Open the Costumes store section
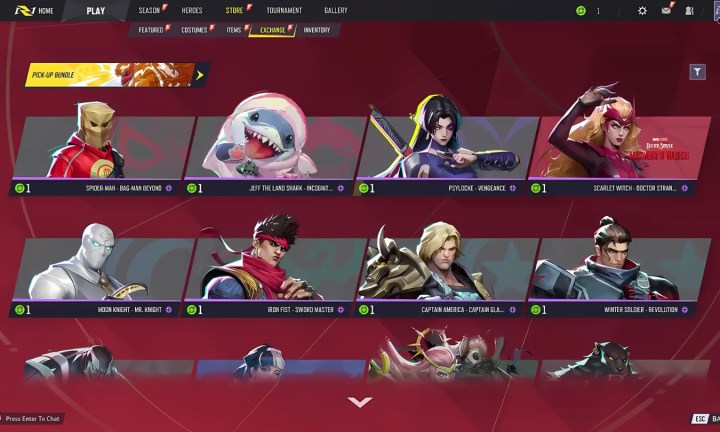This screenshot has width=720, height=432. (195, 30)
